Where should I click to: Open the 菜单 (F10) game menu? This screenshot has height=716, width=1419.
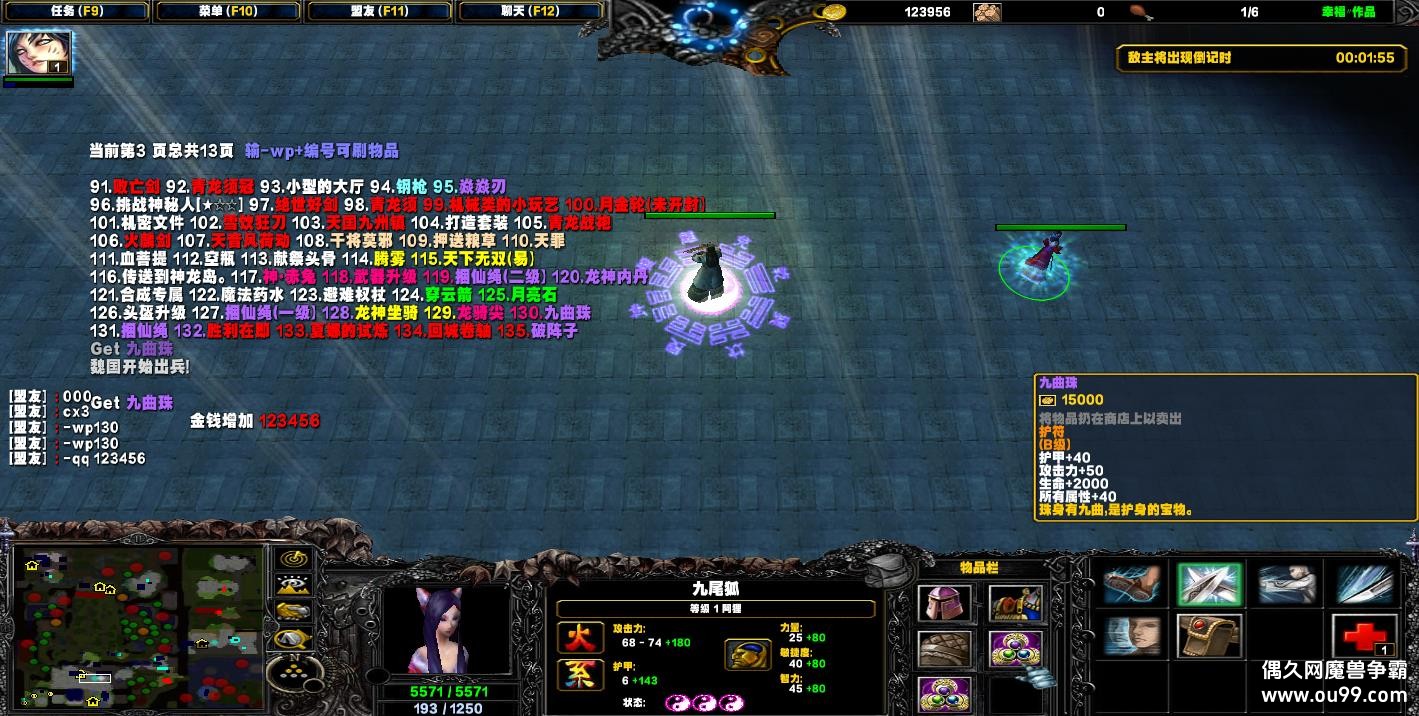[228, 12]
